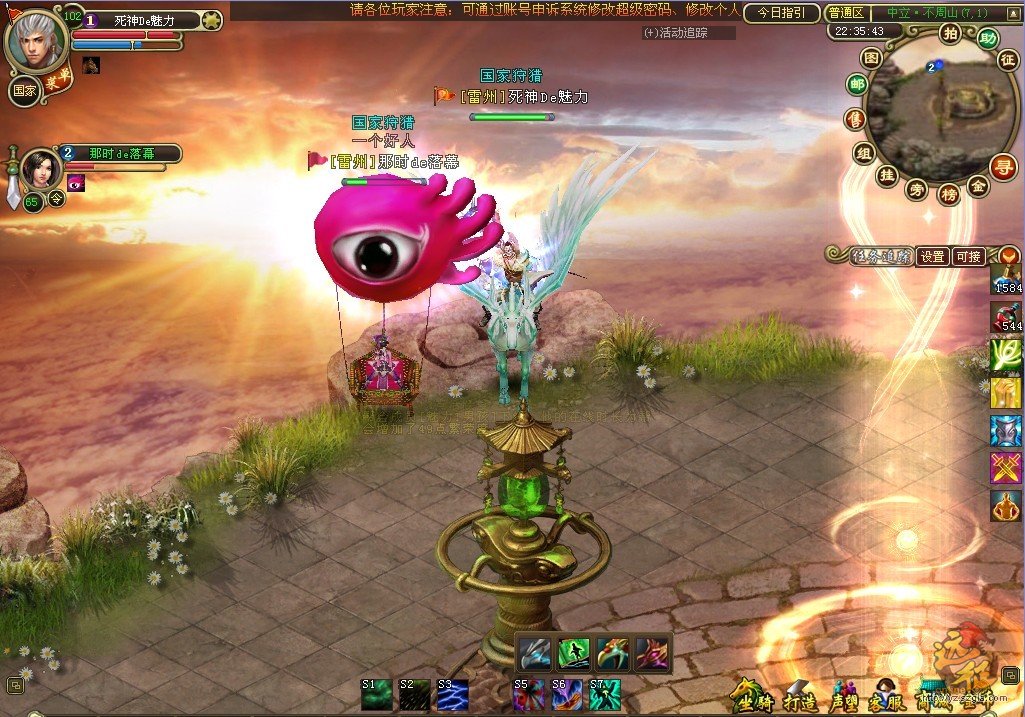Click the 国家 nation button

24,90
